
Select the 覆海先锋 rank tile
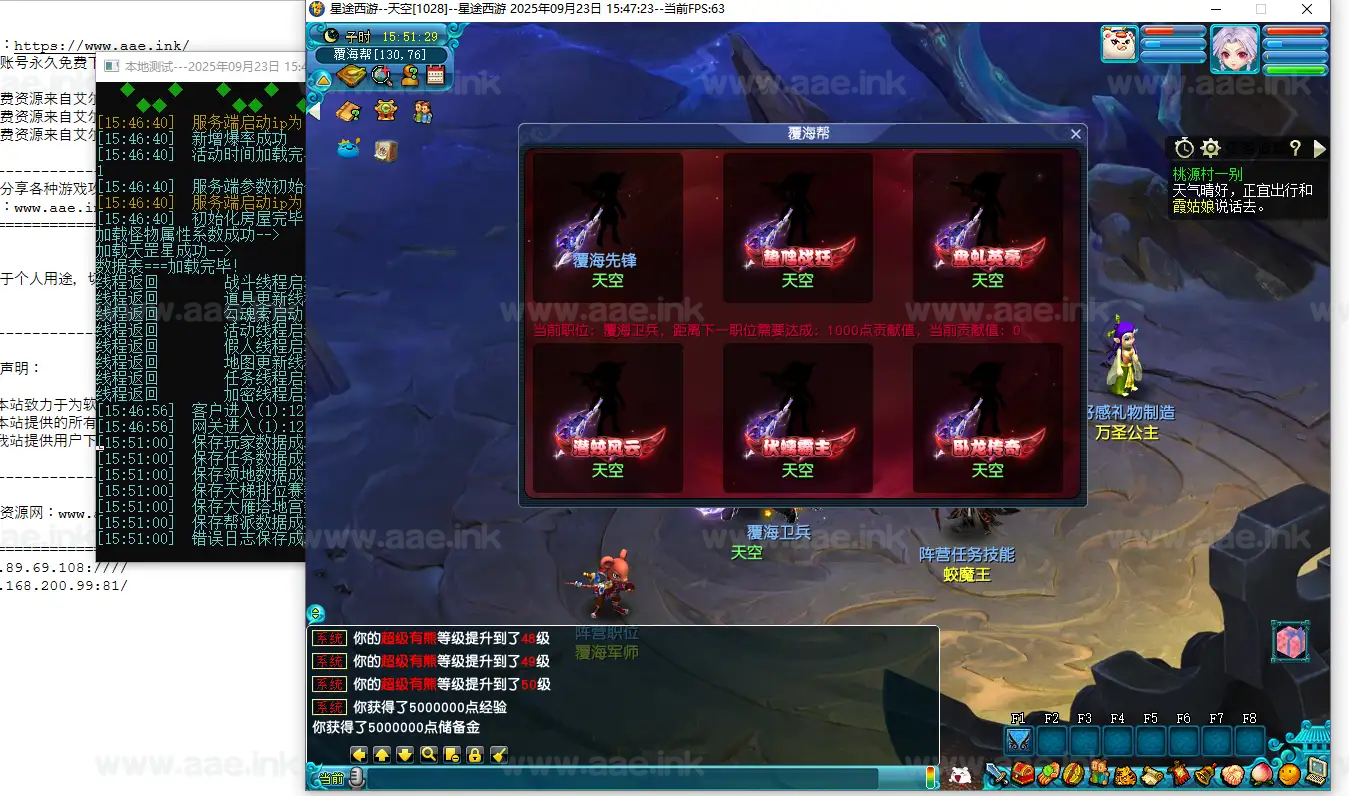pos(607,228)
